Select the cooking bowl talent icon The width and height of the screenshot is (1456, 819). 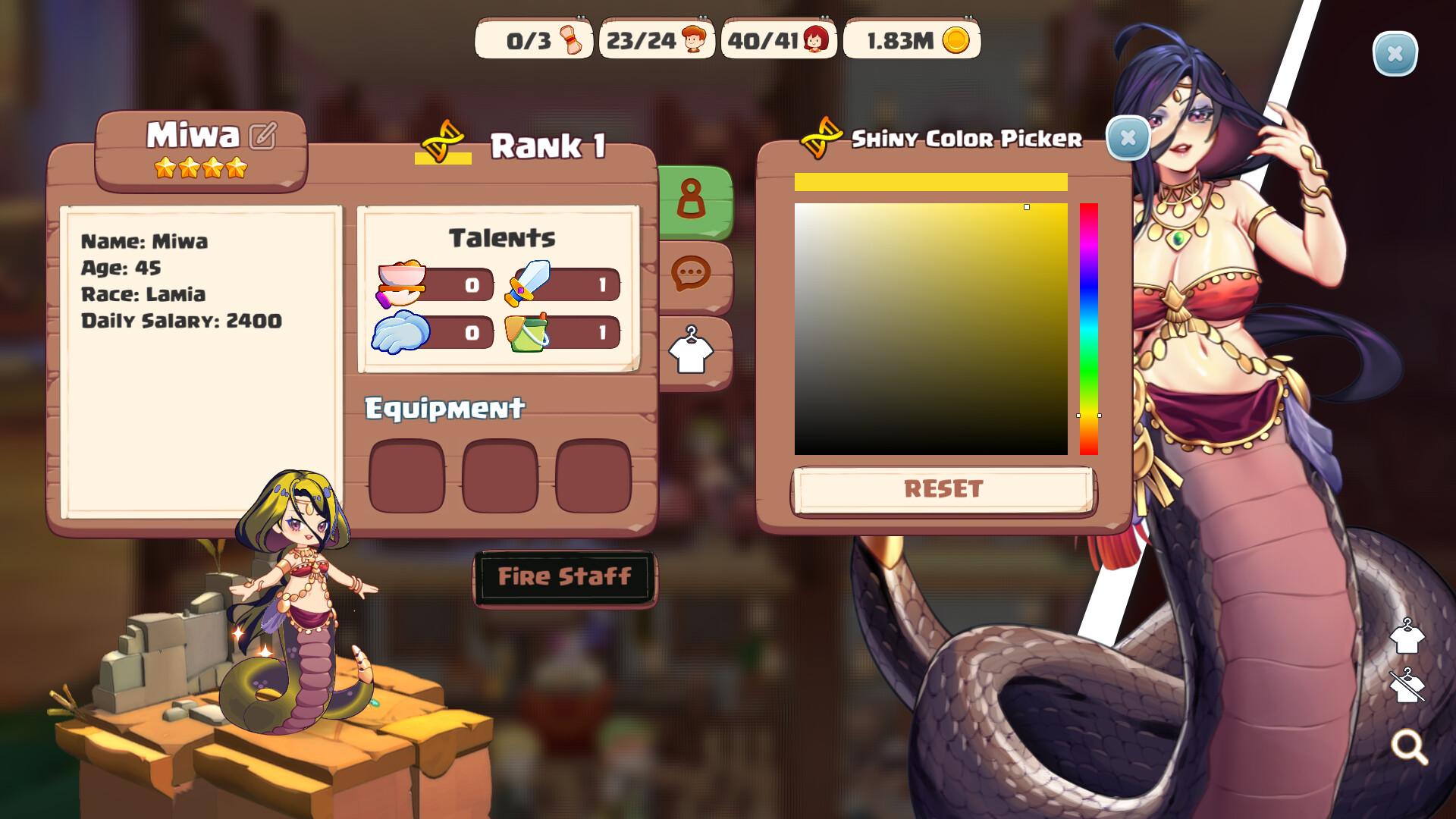[x=400, y=282]
